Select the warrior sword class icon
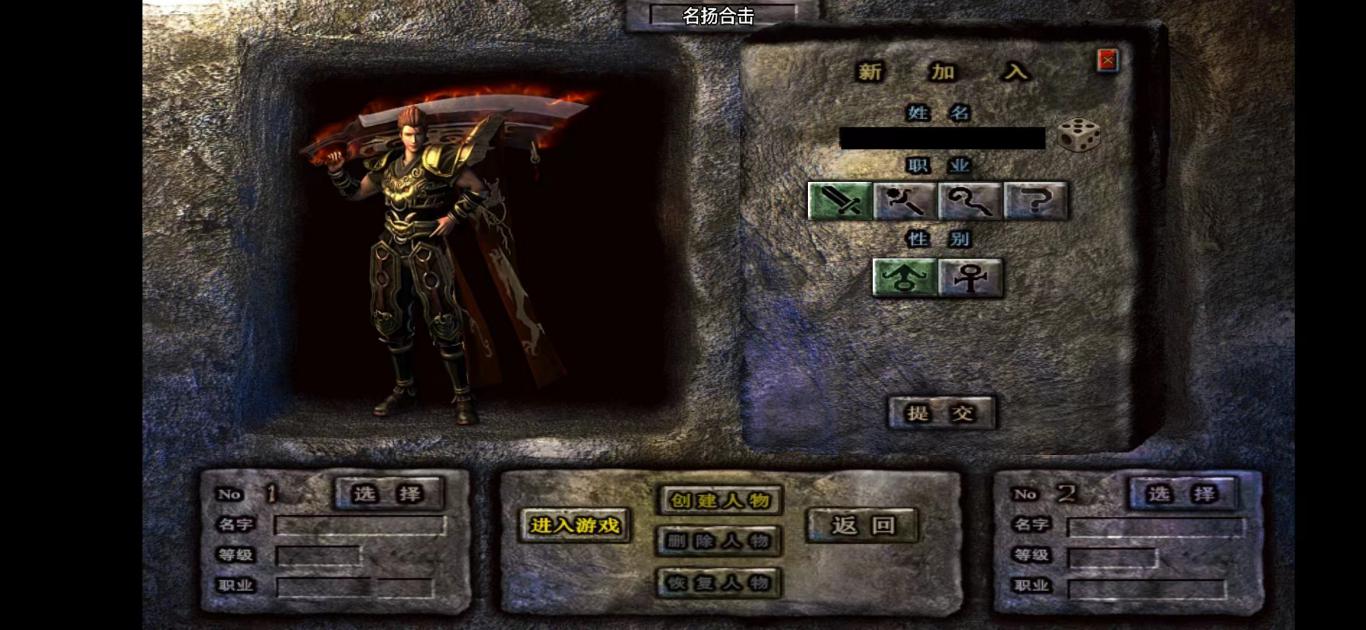Viewport: 1366px width, 630px height. (840, 201)
